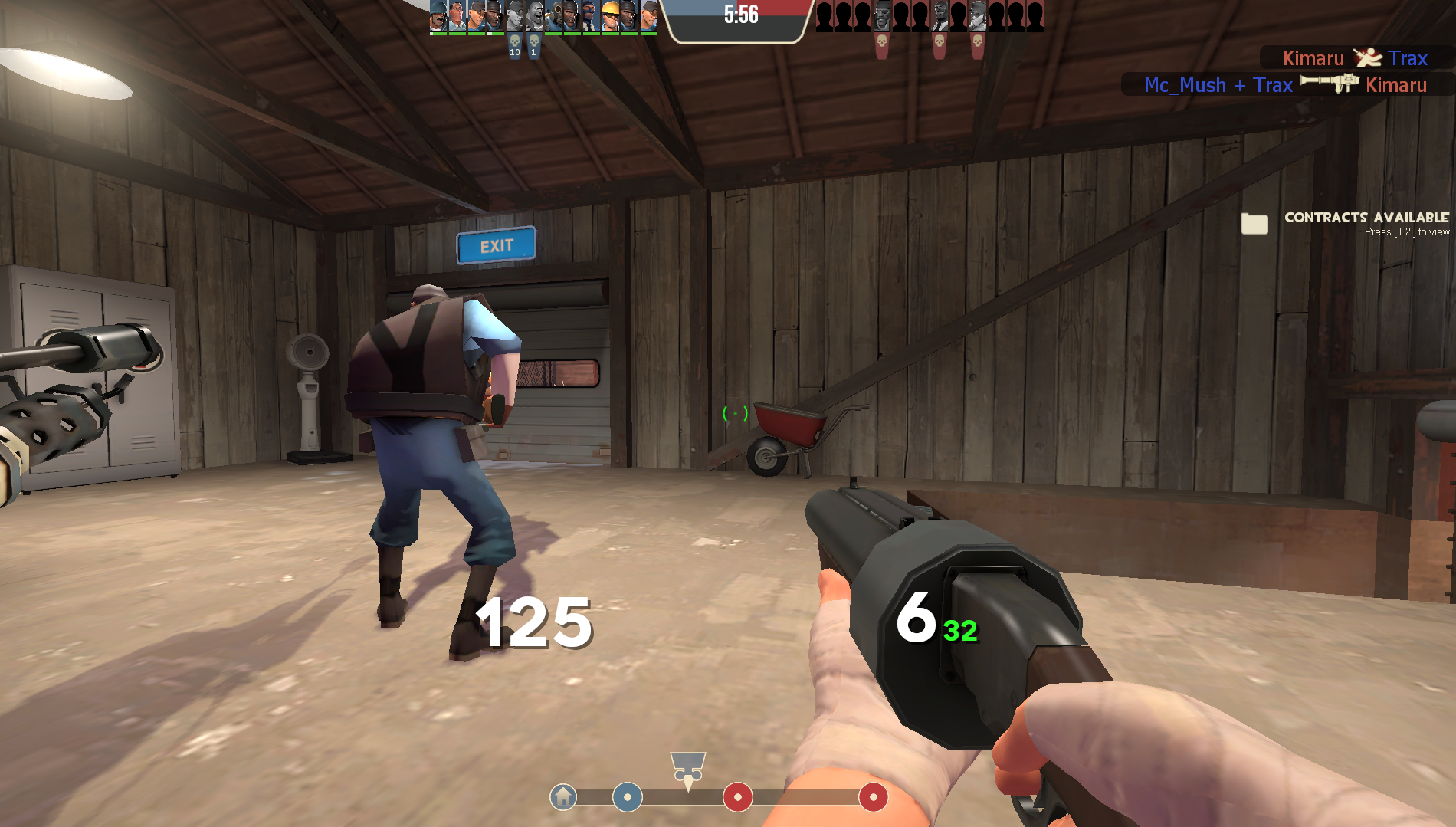Select the yellow hard hat Engineer portrait
The height and width of the screenshot is (827, 1456).
coord(610,17)
